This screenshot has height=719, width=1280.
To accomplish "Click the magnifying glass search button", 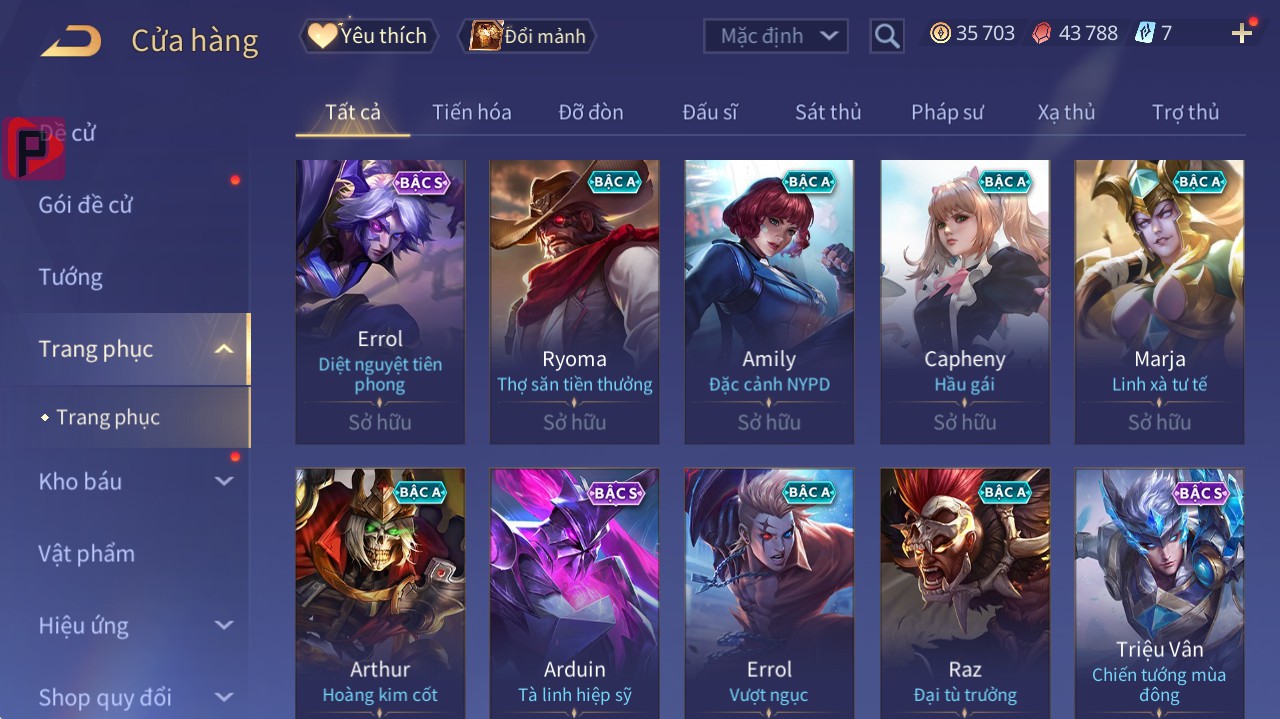I will 886,36.
